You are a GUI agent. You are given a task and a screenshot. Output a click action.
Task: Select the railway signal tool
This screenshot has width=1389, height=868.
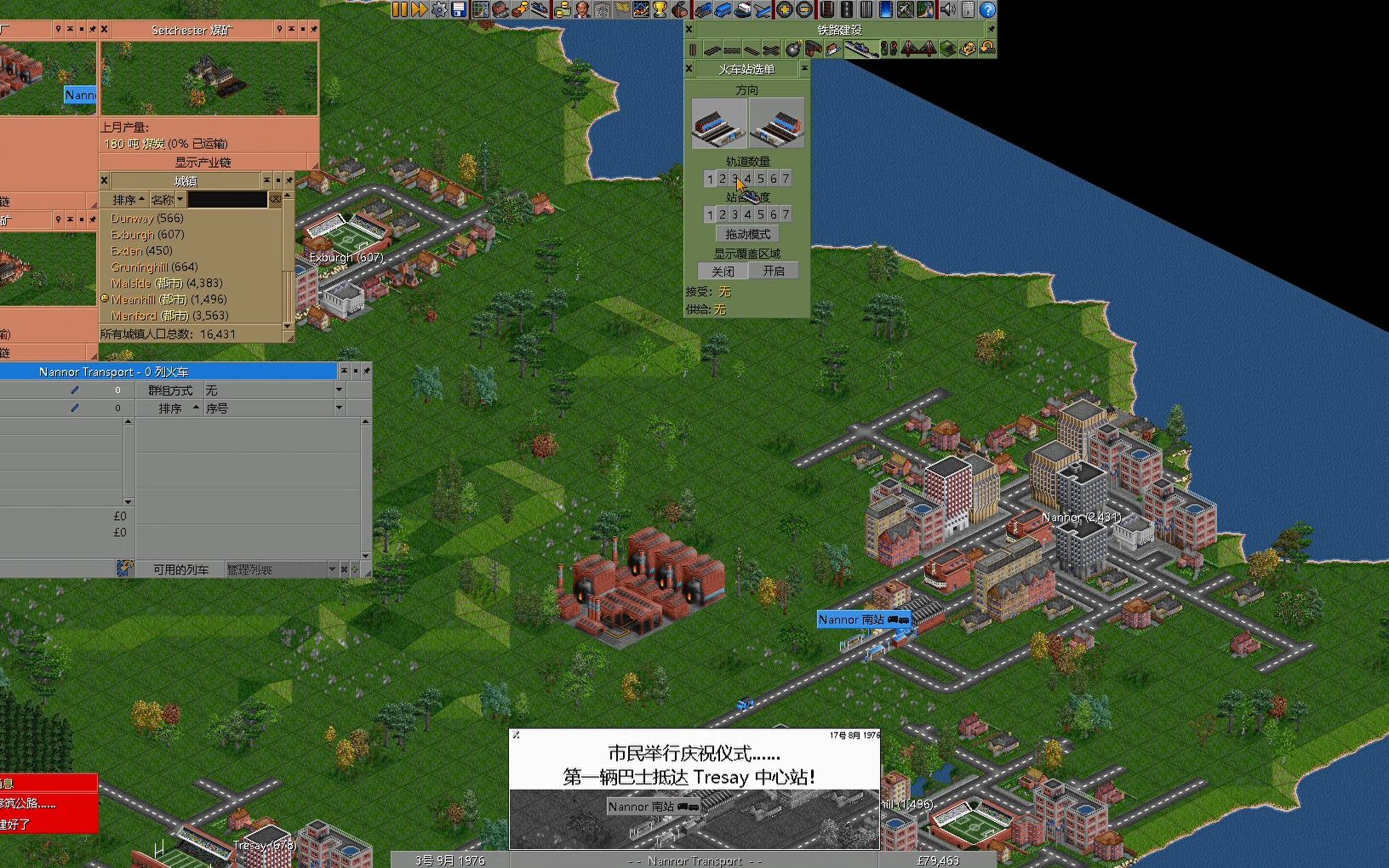(889, 49)
